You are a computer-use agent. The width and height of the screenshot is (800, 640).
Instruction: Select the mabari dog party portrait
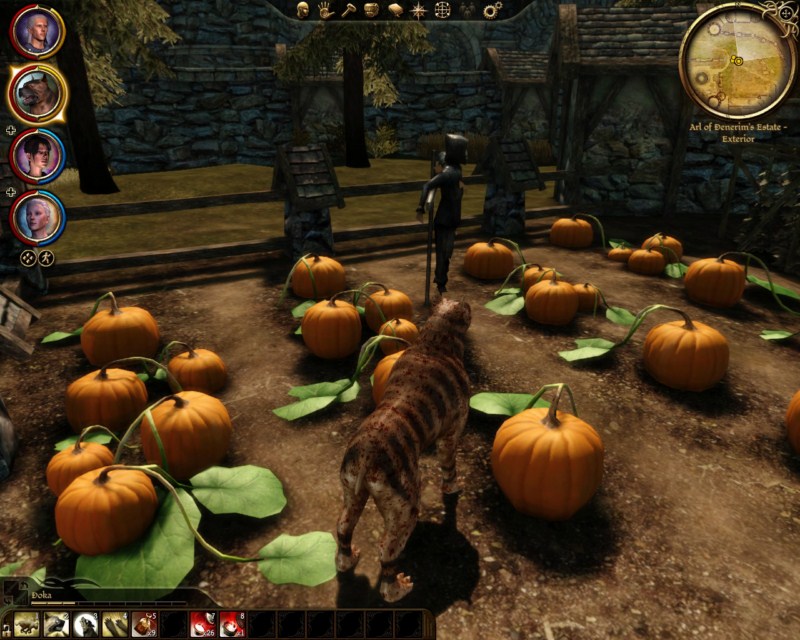(38, 93)
